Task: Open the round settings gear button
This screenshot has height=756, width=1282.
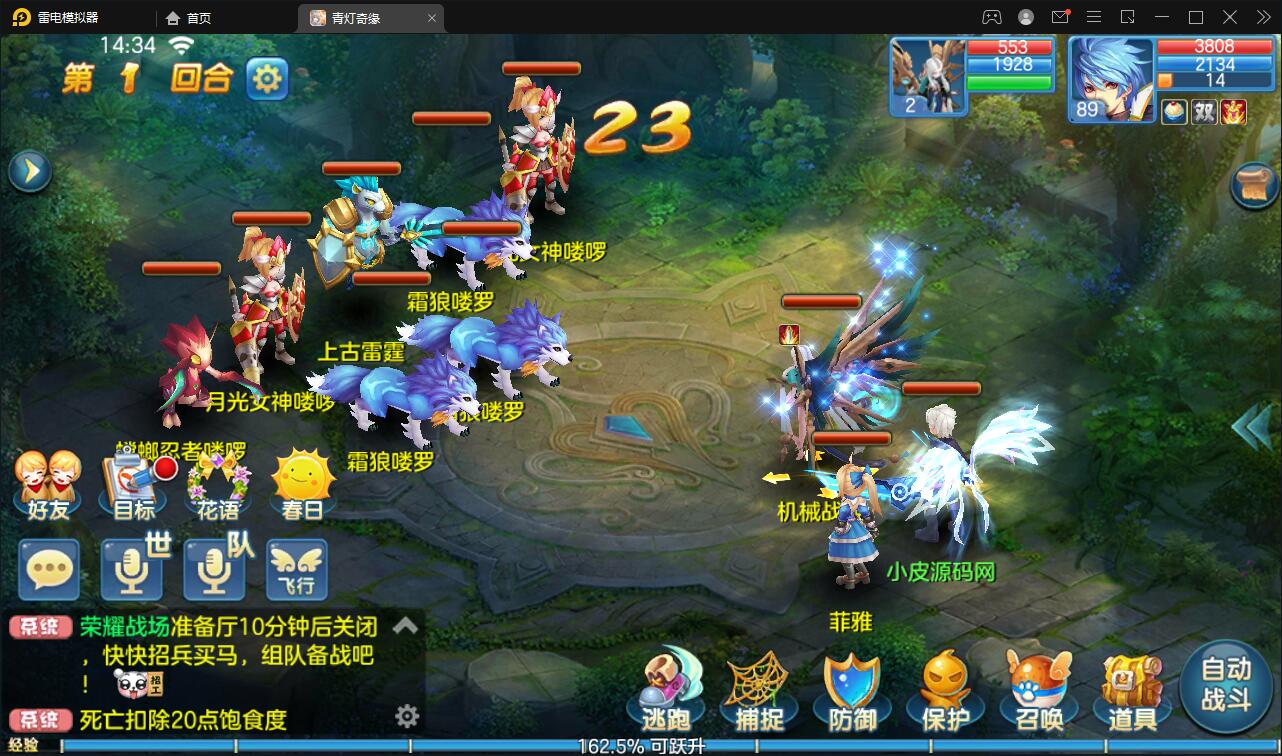Action: [x=267, y=78]
